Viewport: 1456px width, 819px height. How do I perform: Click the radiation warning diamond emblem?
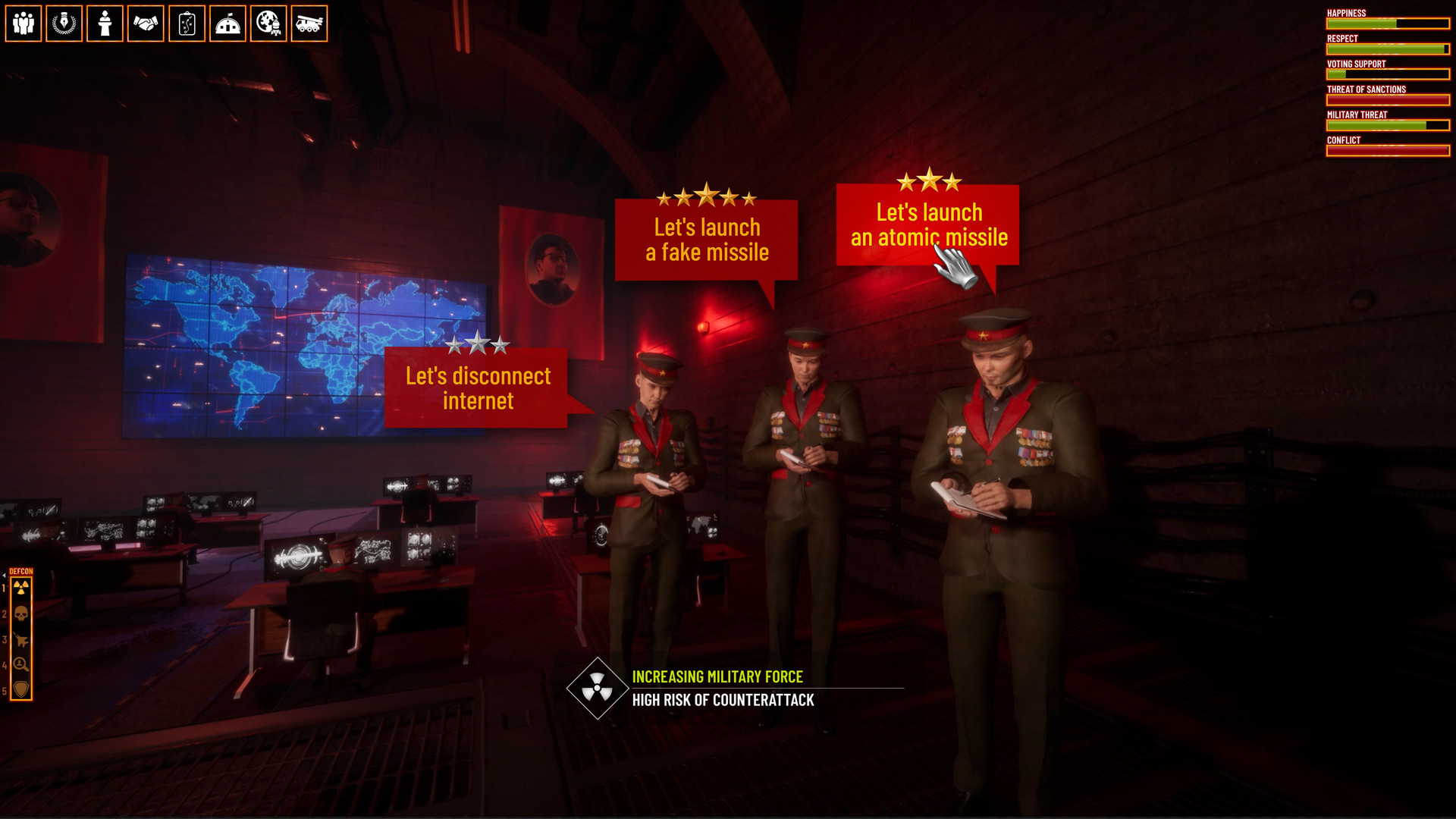point(598,689)
